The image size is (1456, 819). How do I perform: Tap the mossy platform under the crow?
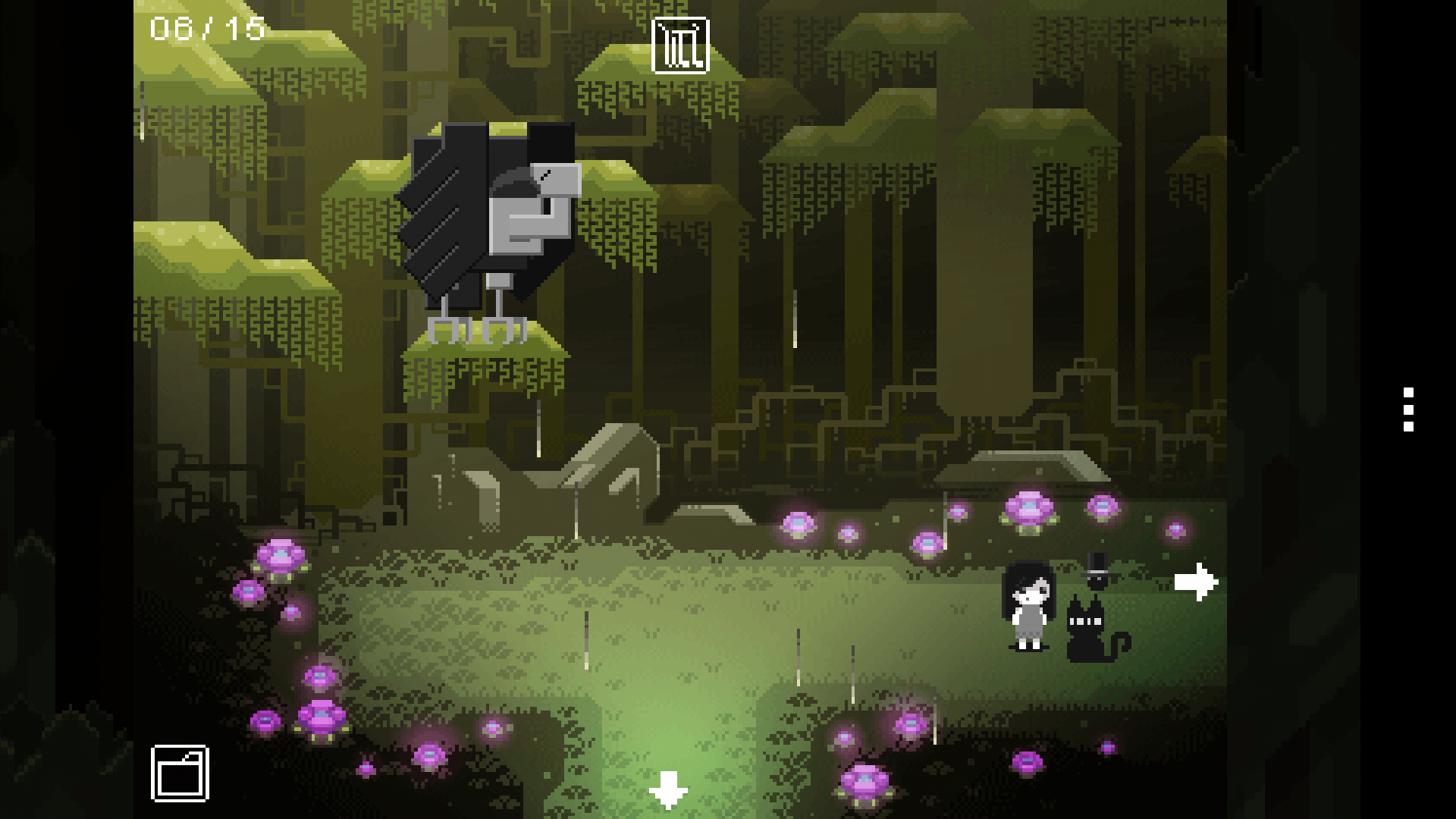pyautogui.click(x=485, y=349)
